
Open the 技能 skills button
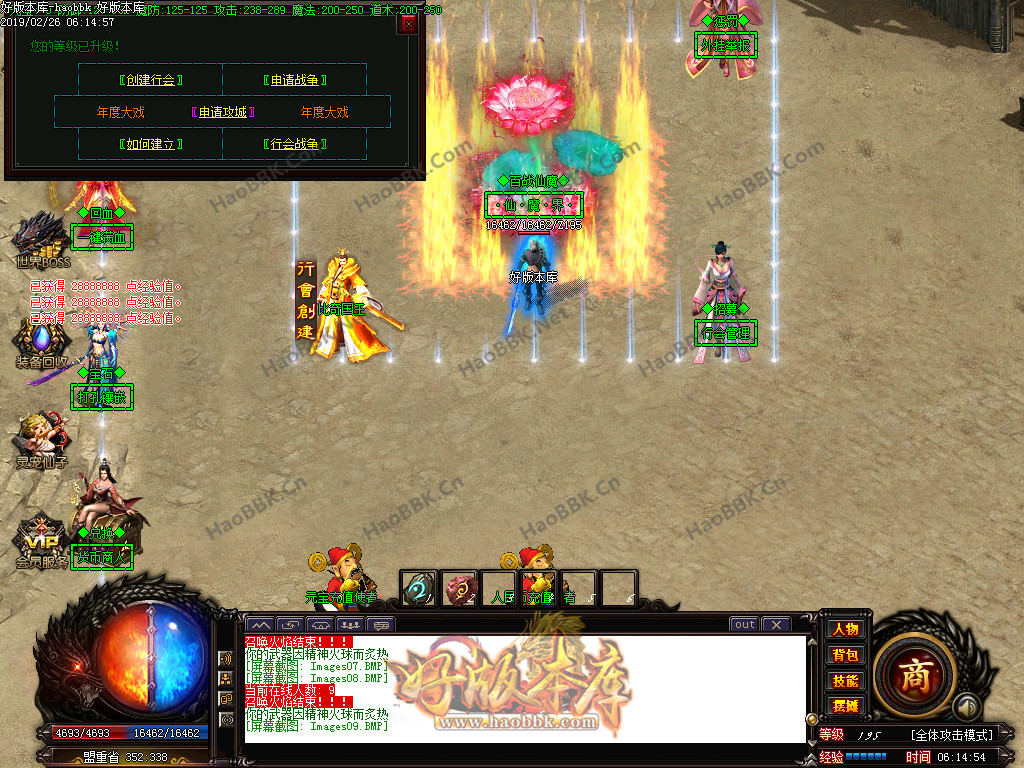click(845, 681)
